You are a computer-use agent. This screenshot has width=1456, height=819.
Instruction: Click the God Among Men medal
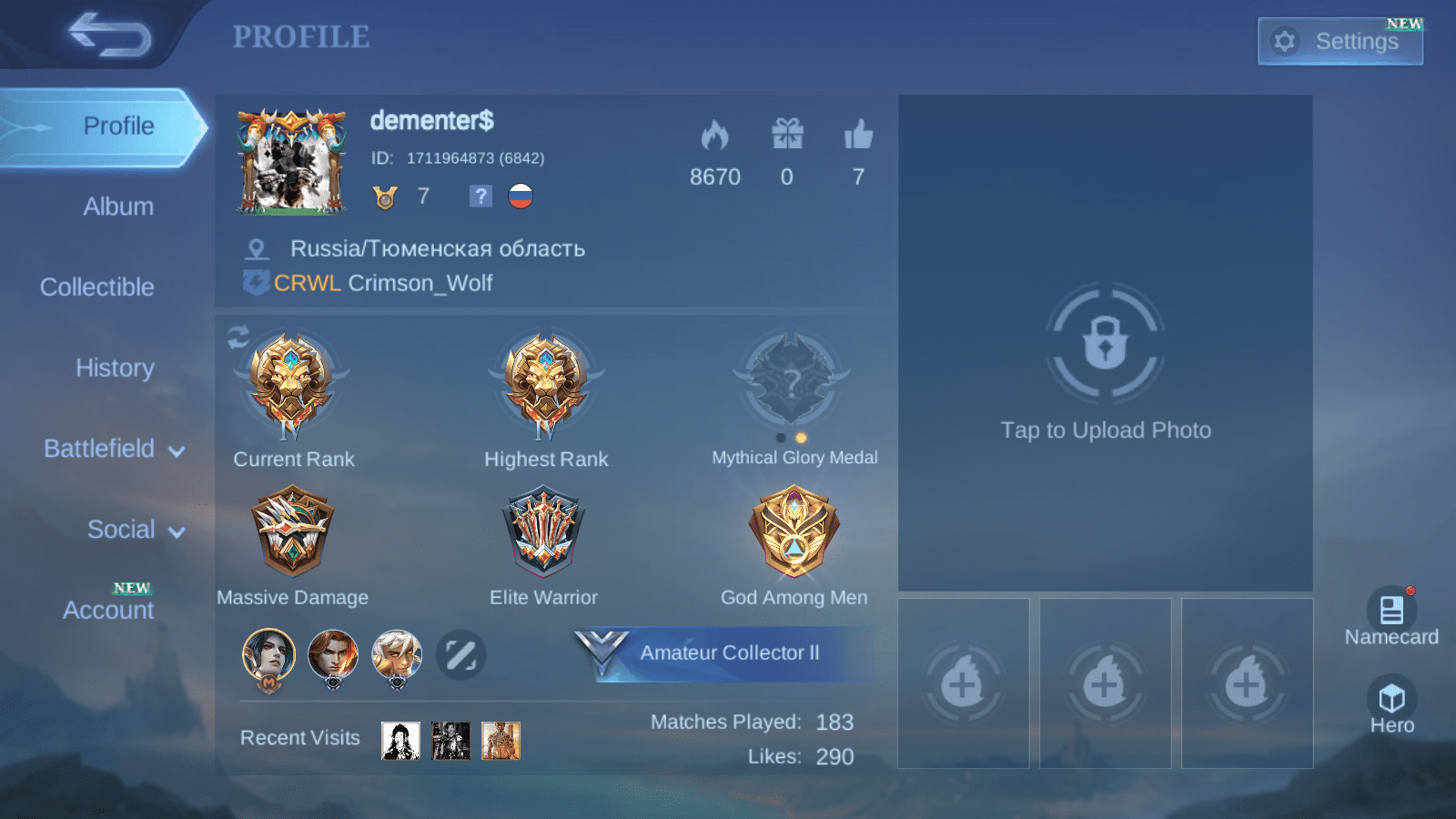(x=793, y=532)
